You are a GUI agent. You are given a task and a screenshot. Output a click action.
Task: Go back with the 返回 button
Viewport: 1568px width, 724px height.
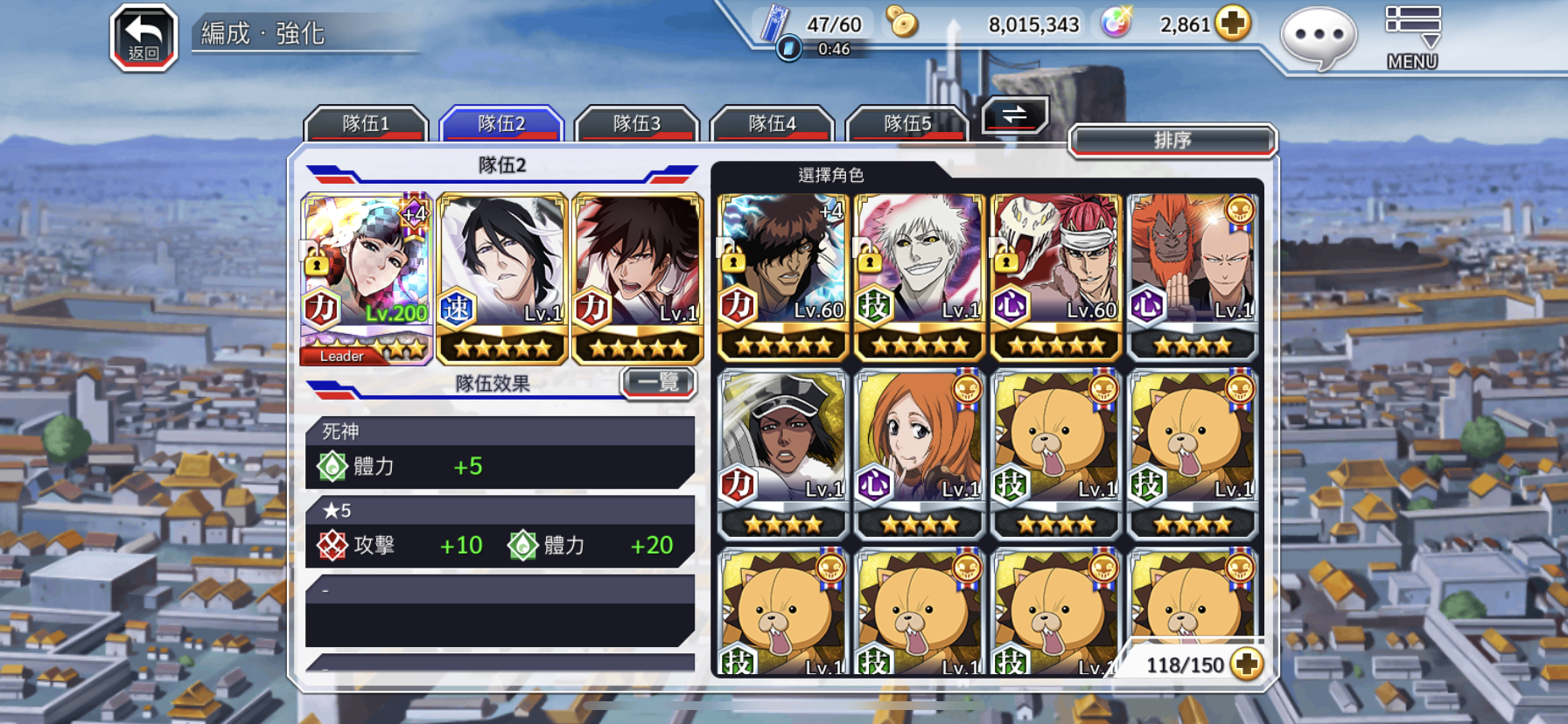143,38
